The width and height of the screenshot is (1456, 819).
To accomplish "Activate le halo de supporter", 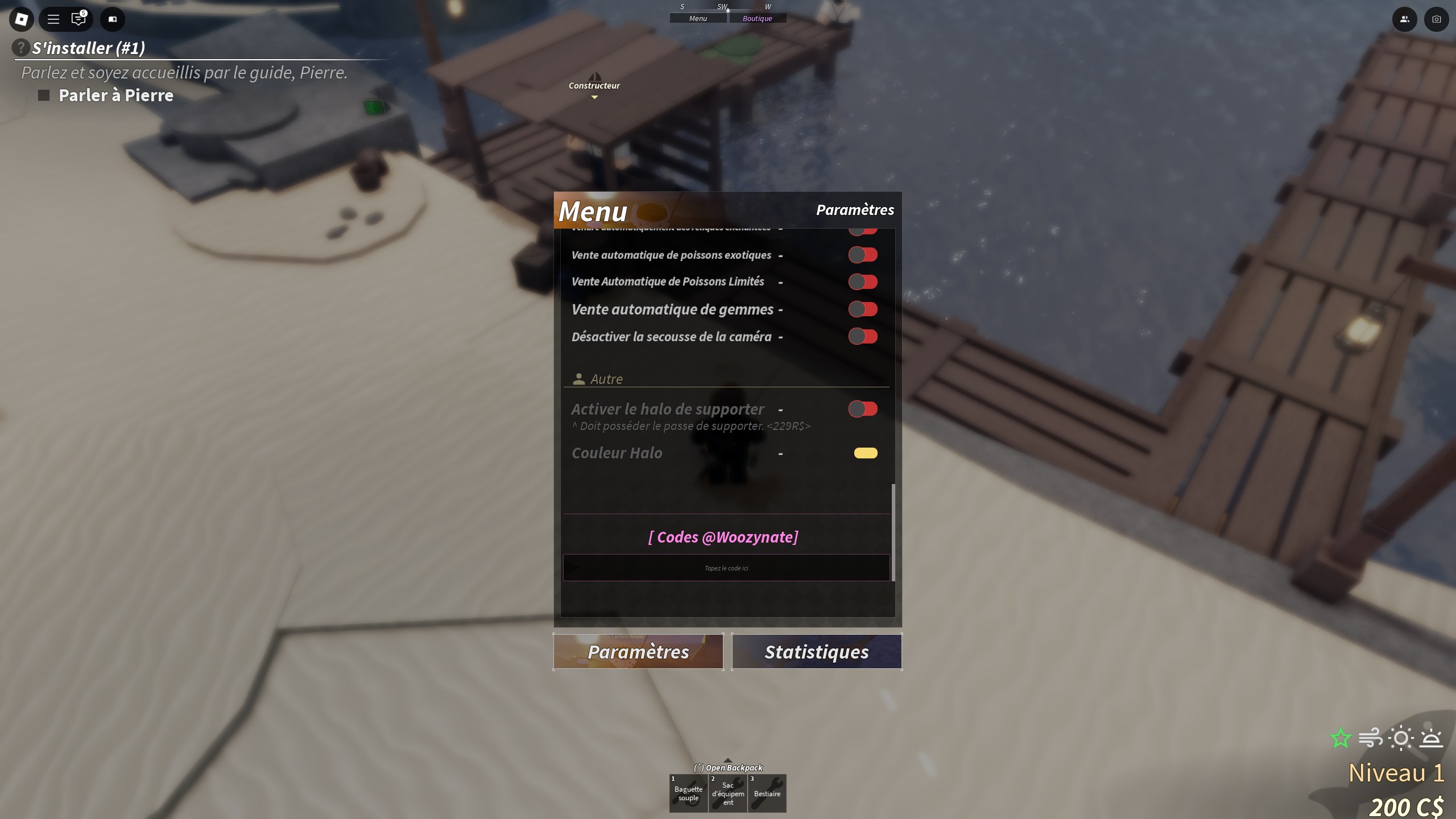I will pyautogui.click(x=863, y=408).
